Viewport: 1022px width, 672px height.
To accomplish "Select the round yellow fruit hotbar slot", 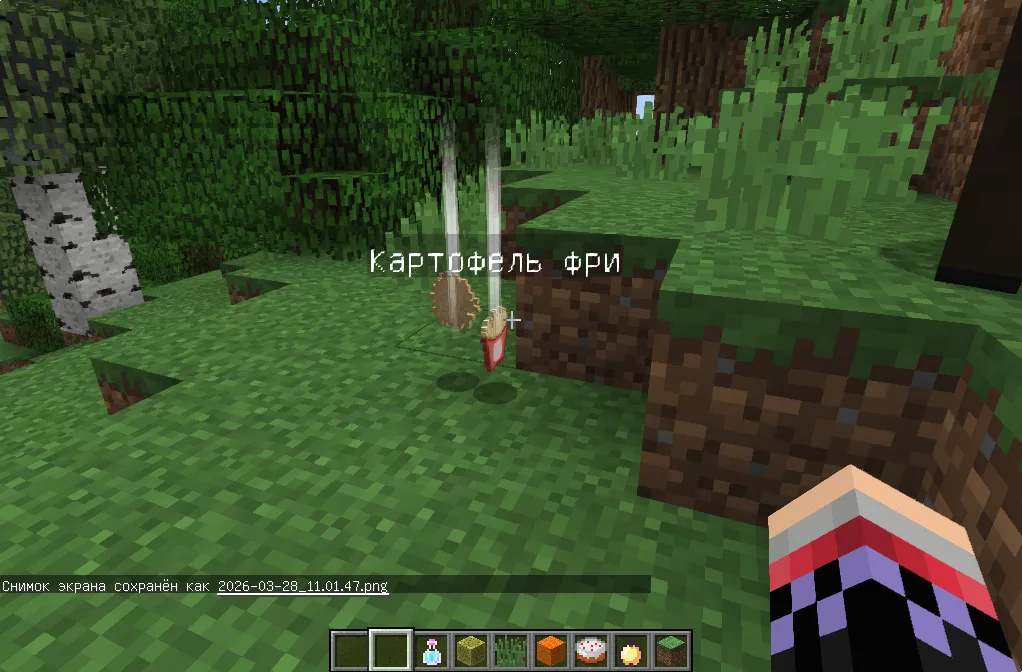I will click(630, 651).
